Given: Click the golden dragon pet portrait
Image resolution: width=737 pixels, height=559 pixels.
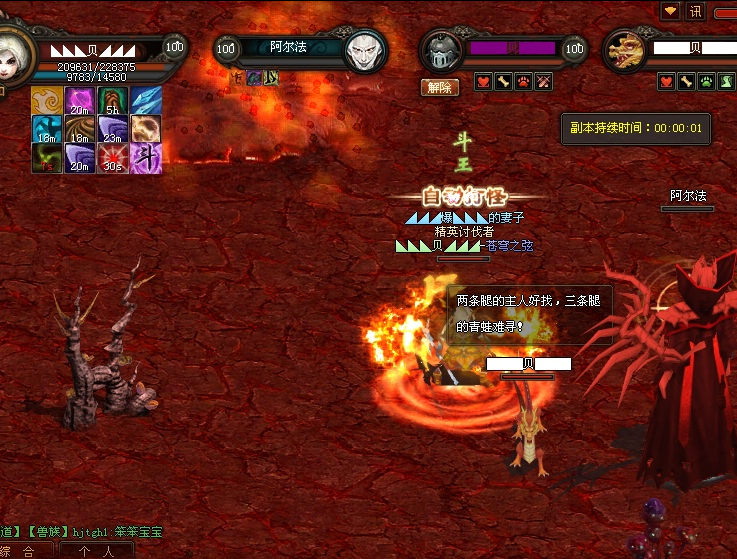Looking at the screenshot, I should 626,50.
